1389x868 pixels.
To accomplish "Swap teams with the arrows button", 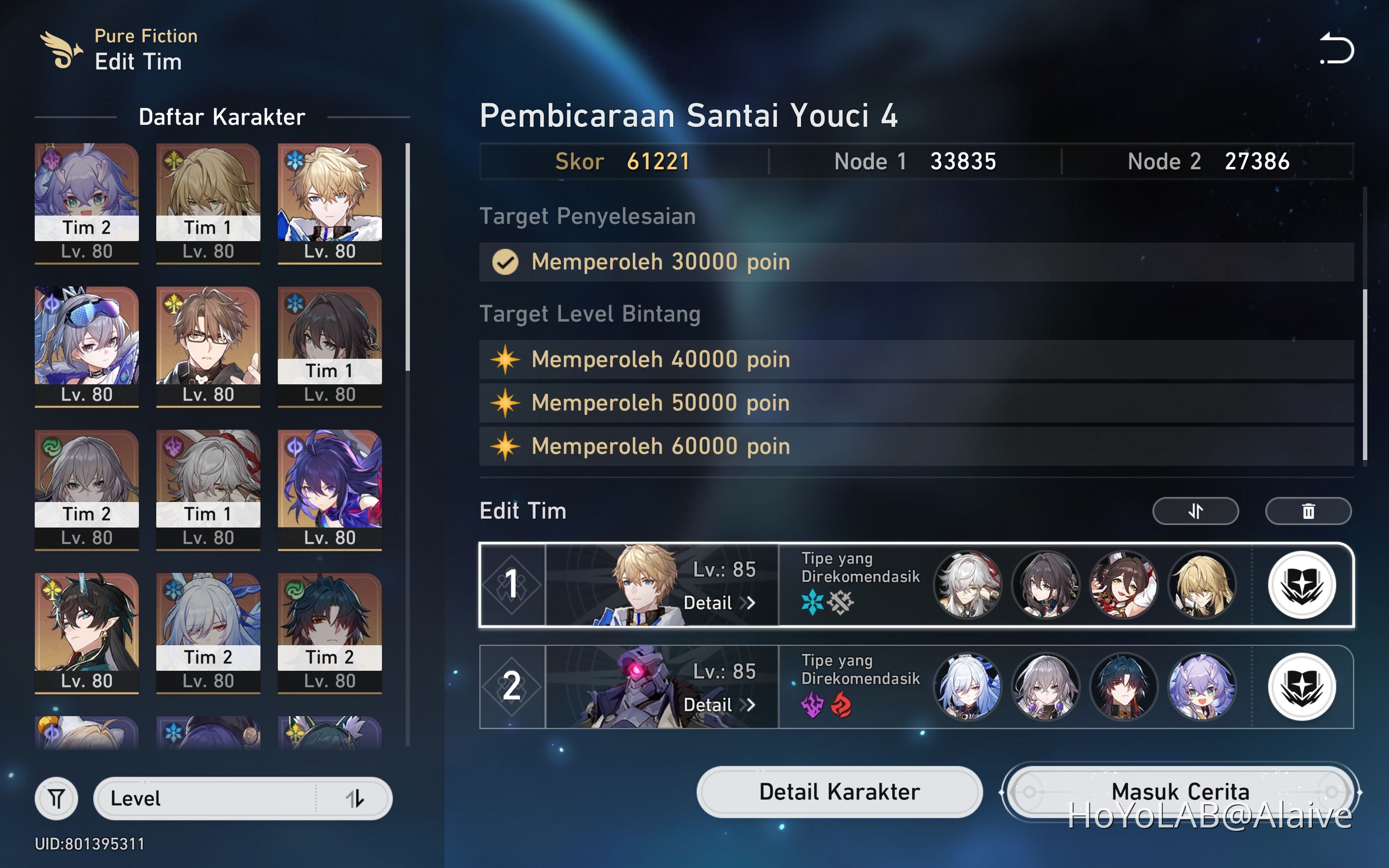I will [1195, 511].
